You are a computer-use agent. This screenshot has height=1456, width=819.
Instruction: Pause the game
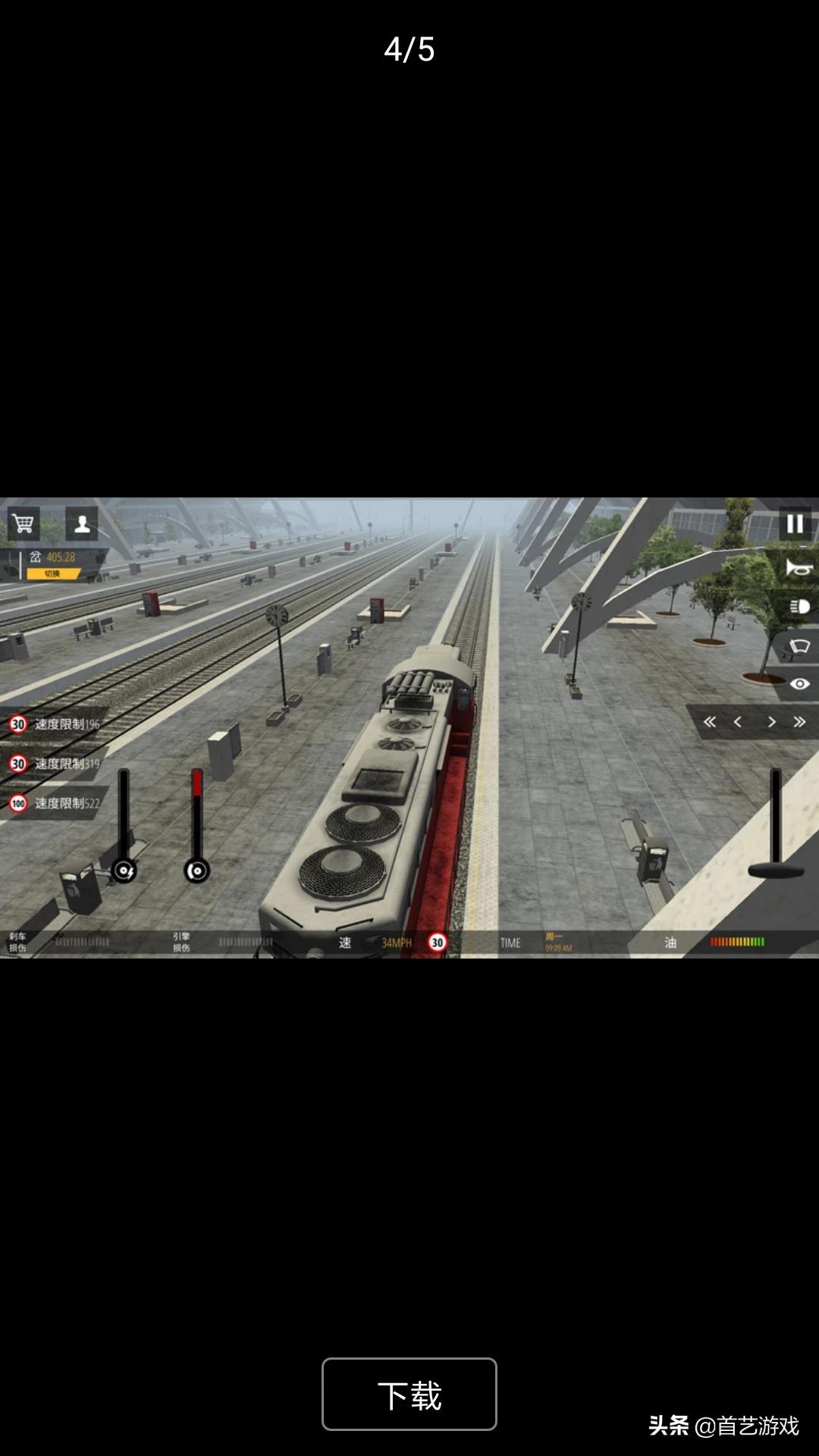(x=795, y=524)
